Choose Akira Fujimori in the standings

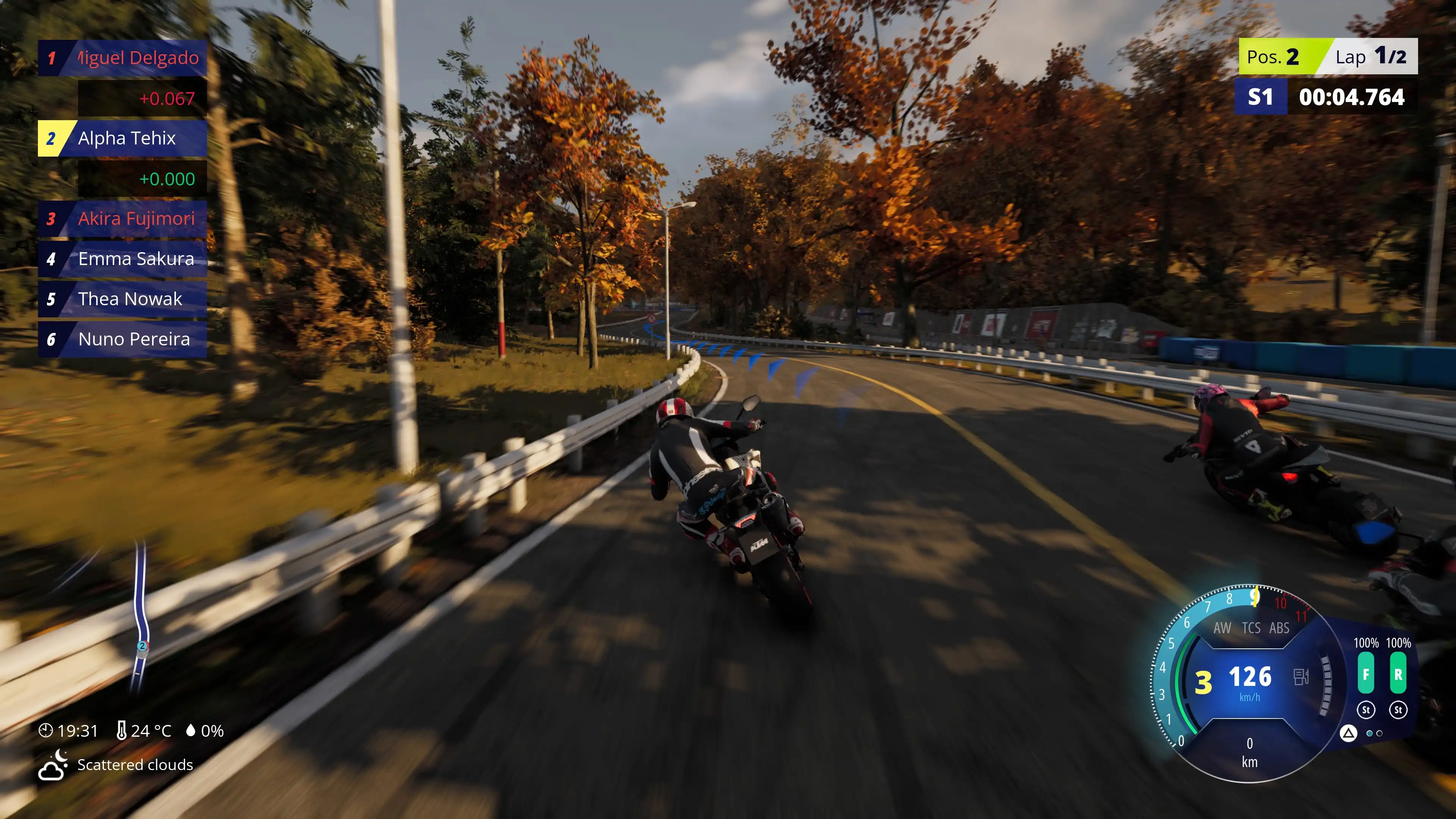[122, 219]
